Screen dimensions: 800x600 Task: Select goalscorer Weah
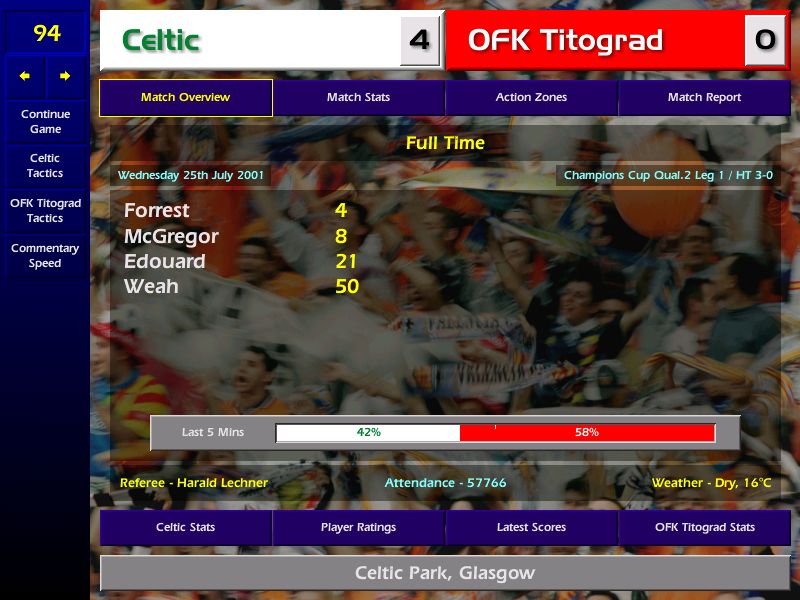tap(151, 286)
